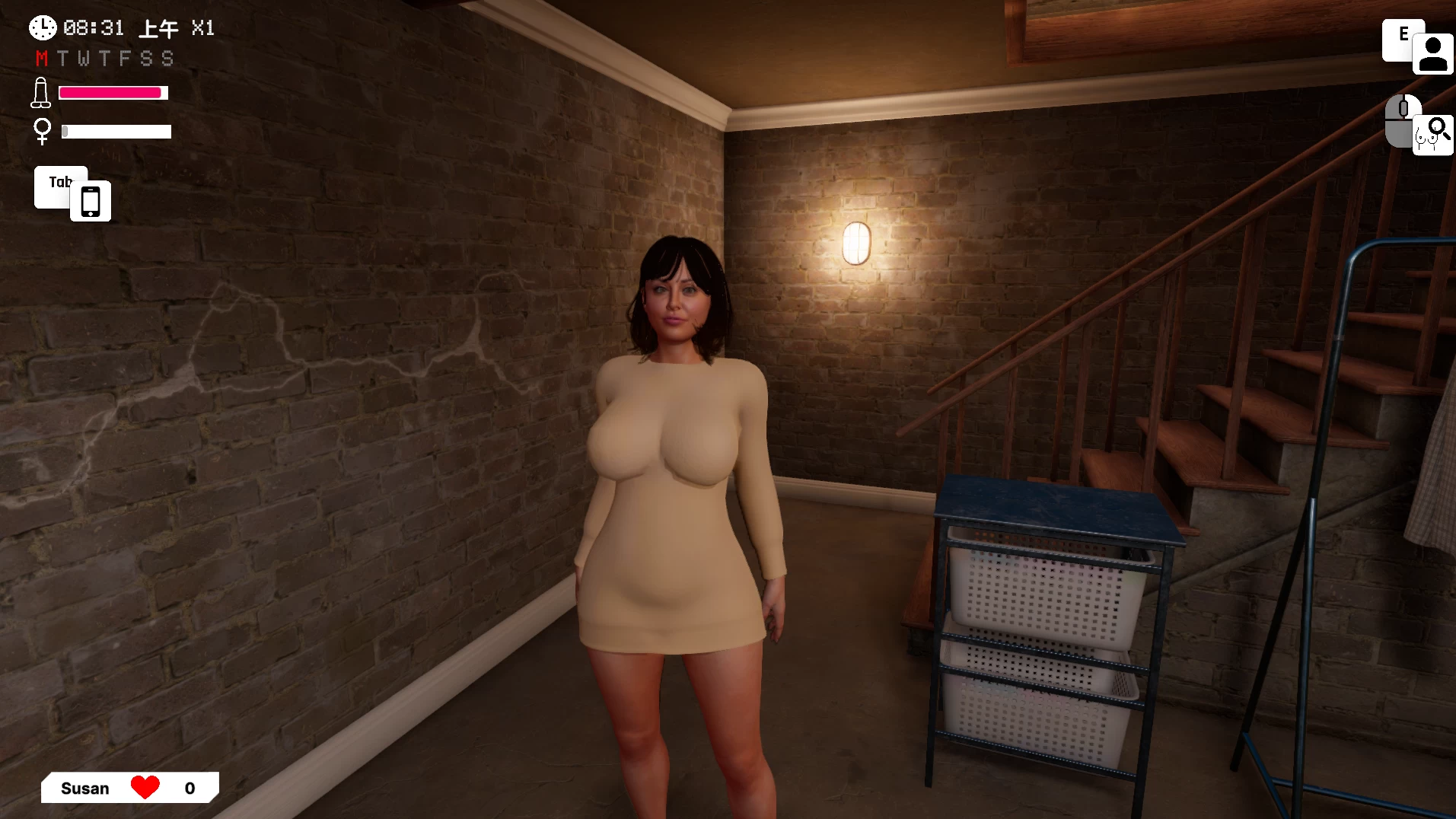Click the relationship score '0' next to Susan
The image size is (1456, 819).
(x=189, y=788)
